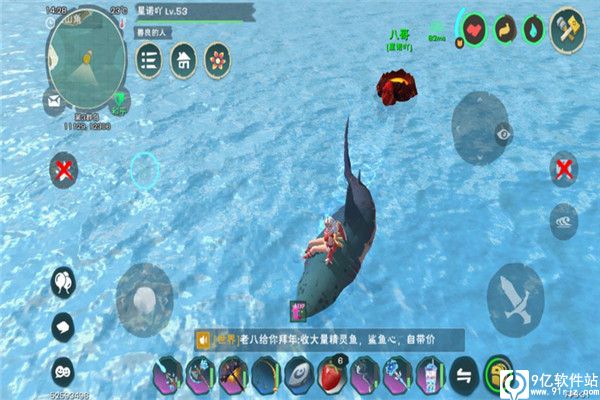Open the hammer and axe crafting button
600x400 pixels.
[x=566, y=28]
